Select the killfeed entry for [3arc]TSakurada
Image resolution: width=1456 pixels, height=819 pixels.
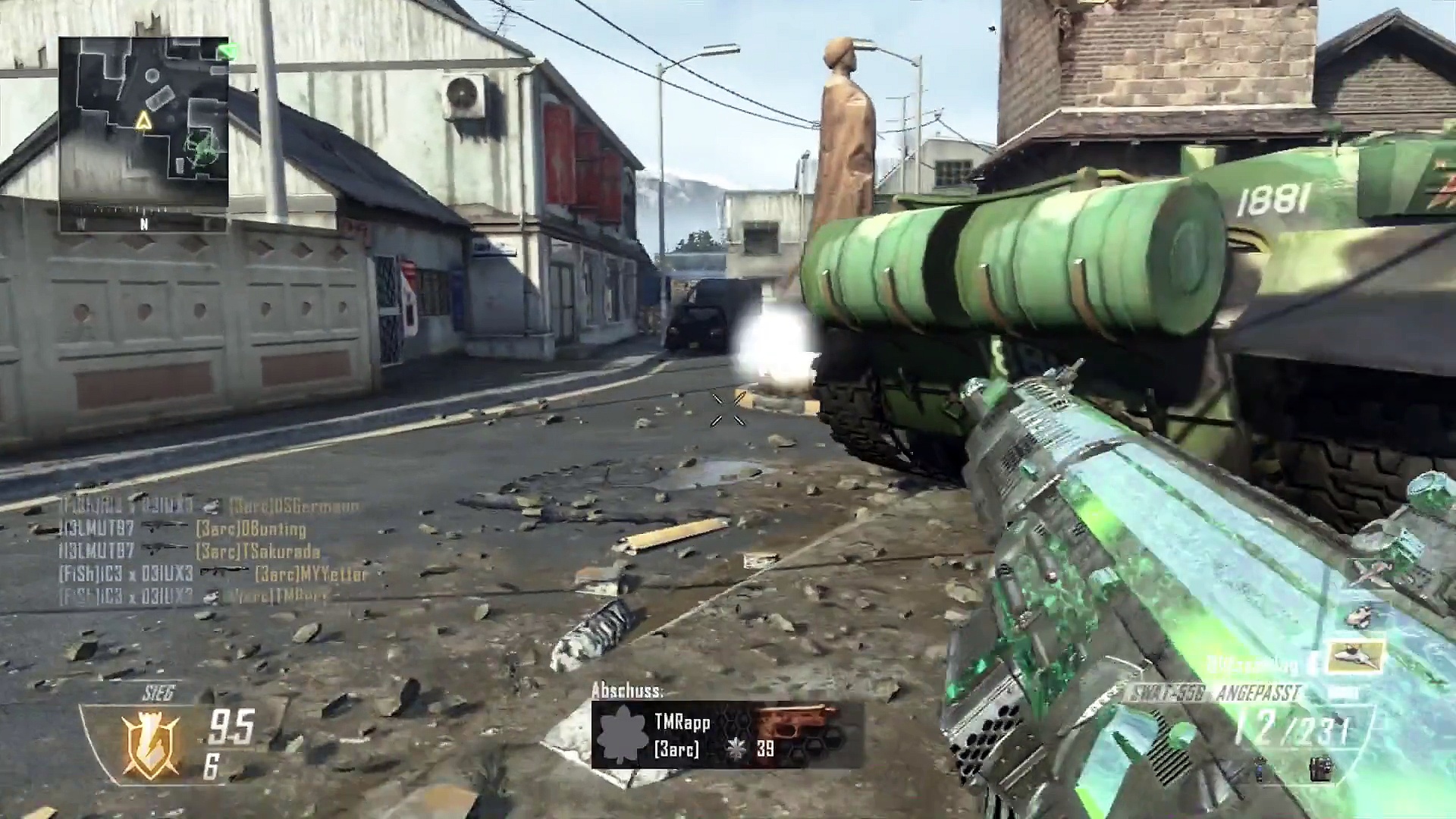click(189, 551)
